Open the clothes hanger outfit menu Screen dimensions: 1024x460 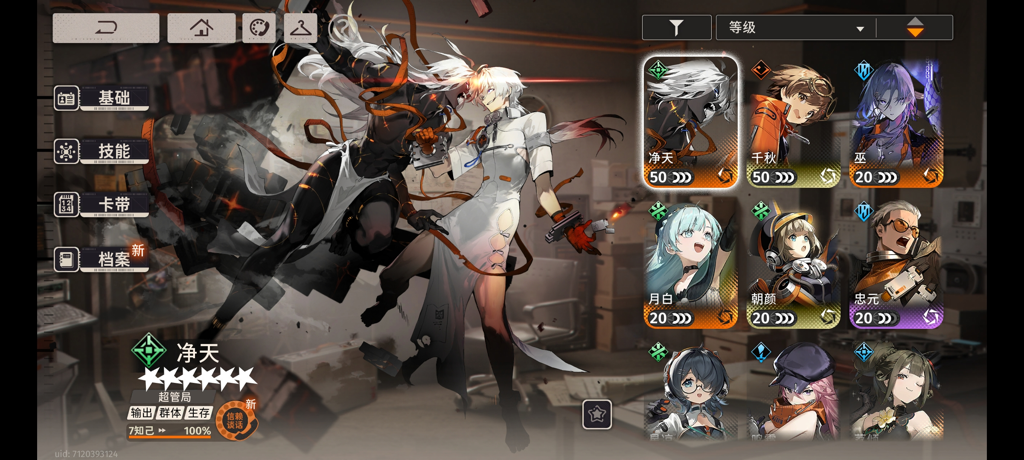[300, 28]
